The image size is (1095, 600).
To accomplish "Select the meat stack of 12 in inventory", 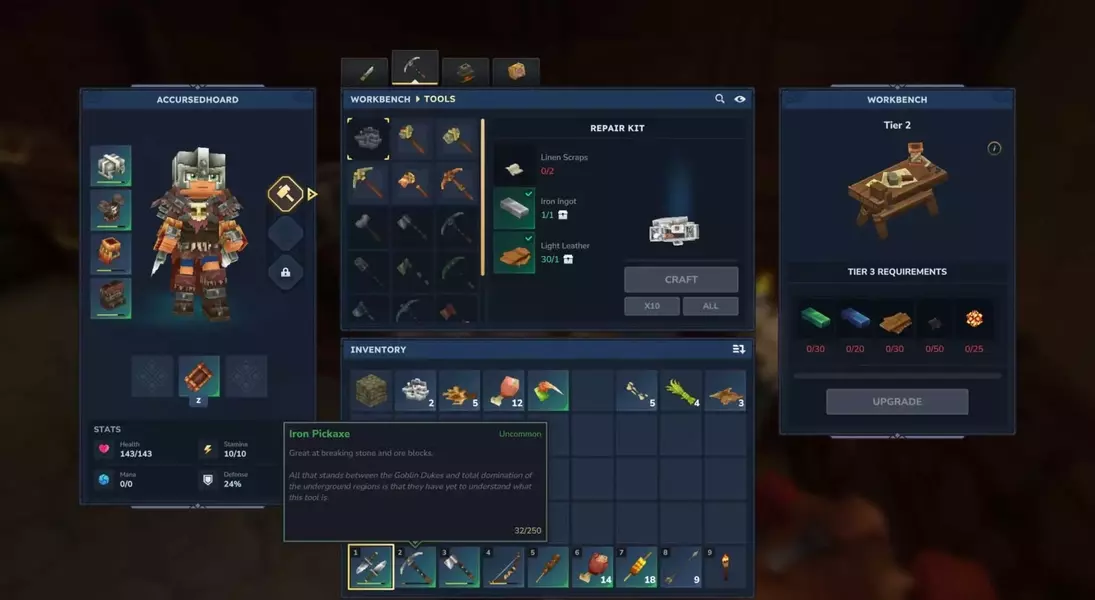I will [x=504, y=390].
